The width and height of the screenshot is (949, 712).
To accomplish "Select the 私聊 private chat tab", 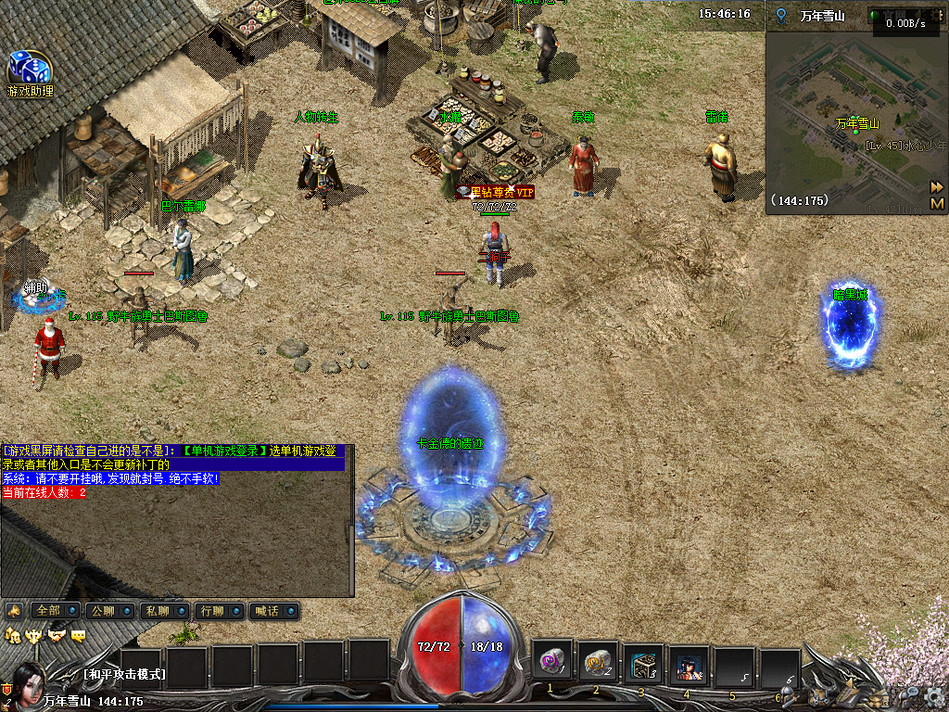I will [160, 610].
